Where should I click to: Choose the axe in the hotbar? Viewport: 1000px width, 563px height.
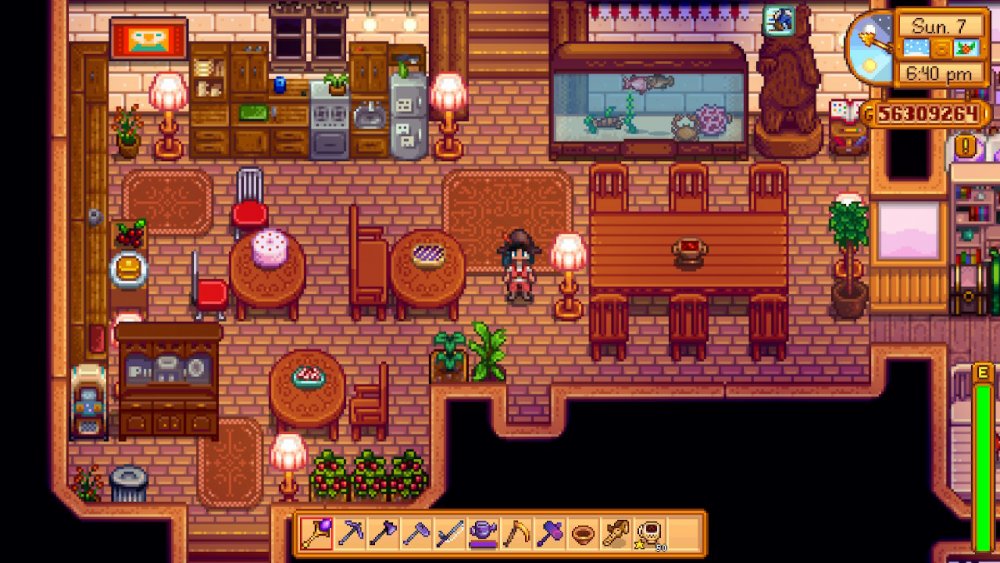tap(383, 534)
